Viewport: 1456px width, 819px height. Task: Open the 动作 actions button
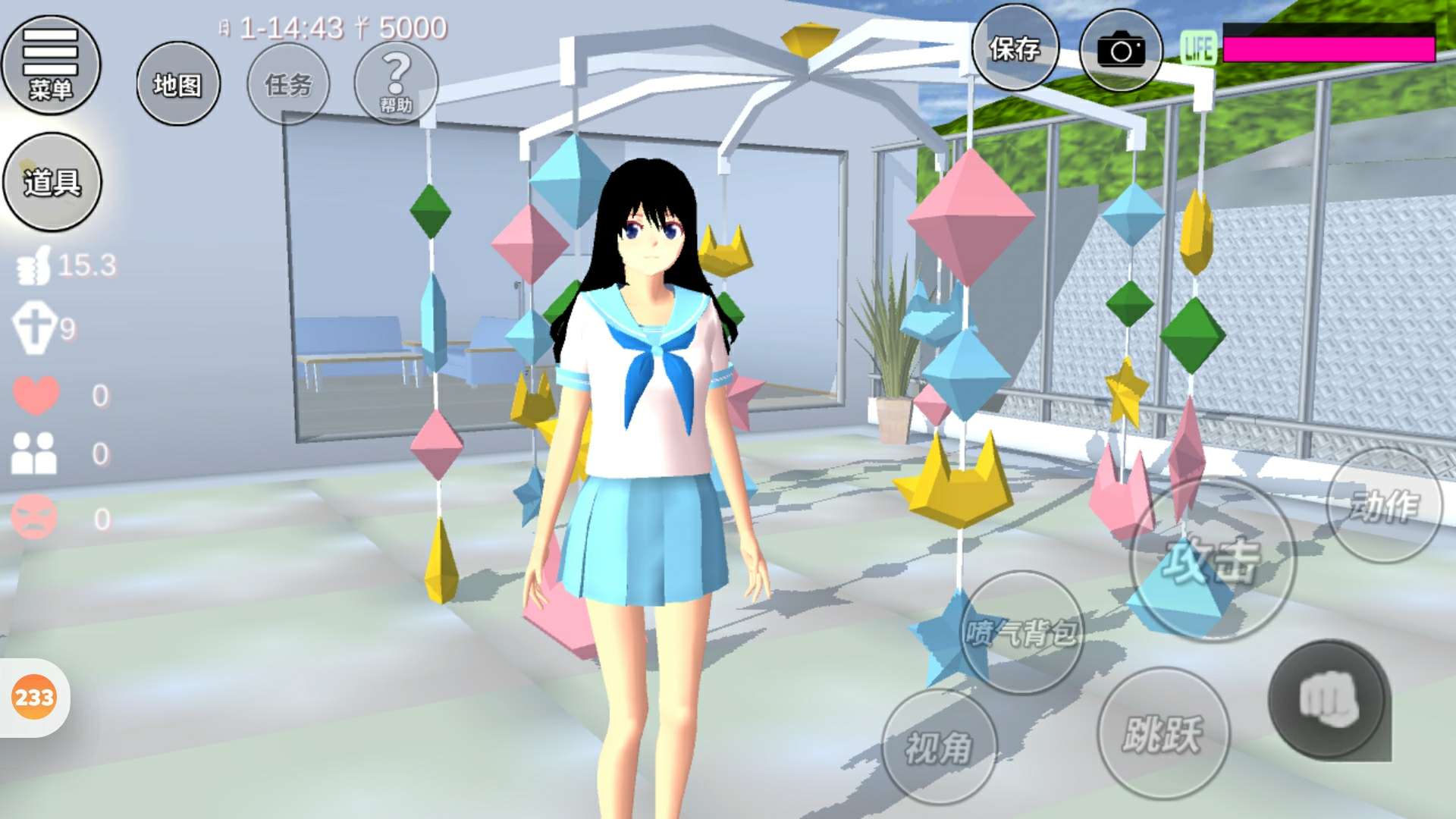coord(1384,505)
